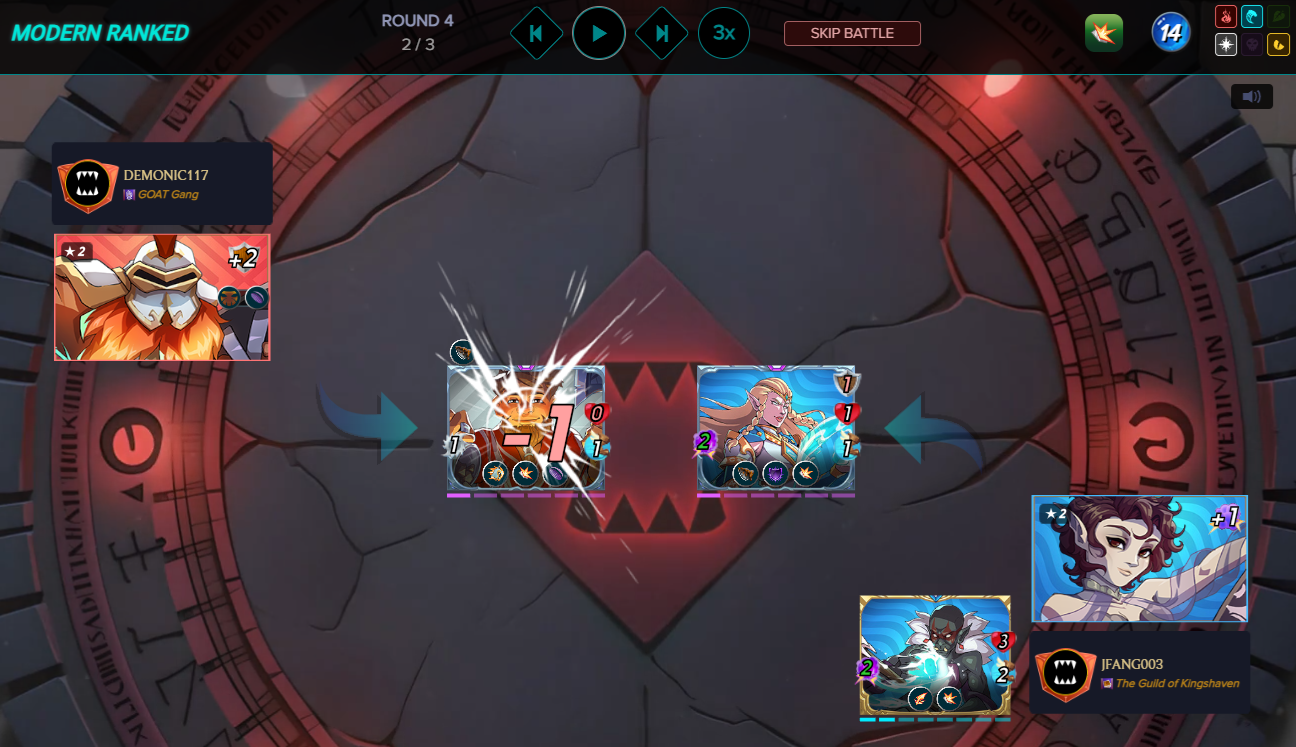Click the white life element icon
This screenshot has height=747, width=1296.
(x=1226, y=44)
